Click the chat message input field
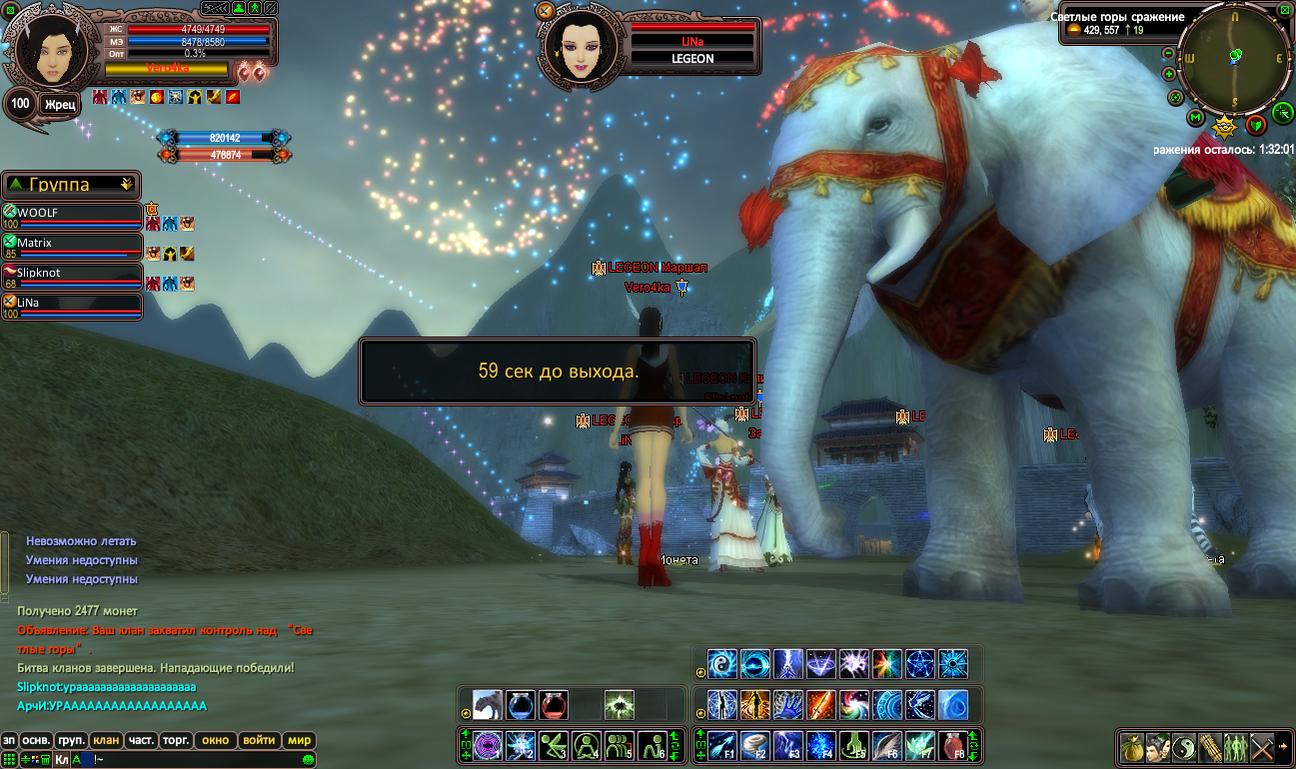Image resolution: width=1296 pixels, height=769 pixels. coord(200,760)
